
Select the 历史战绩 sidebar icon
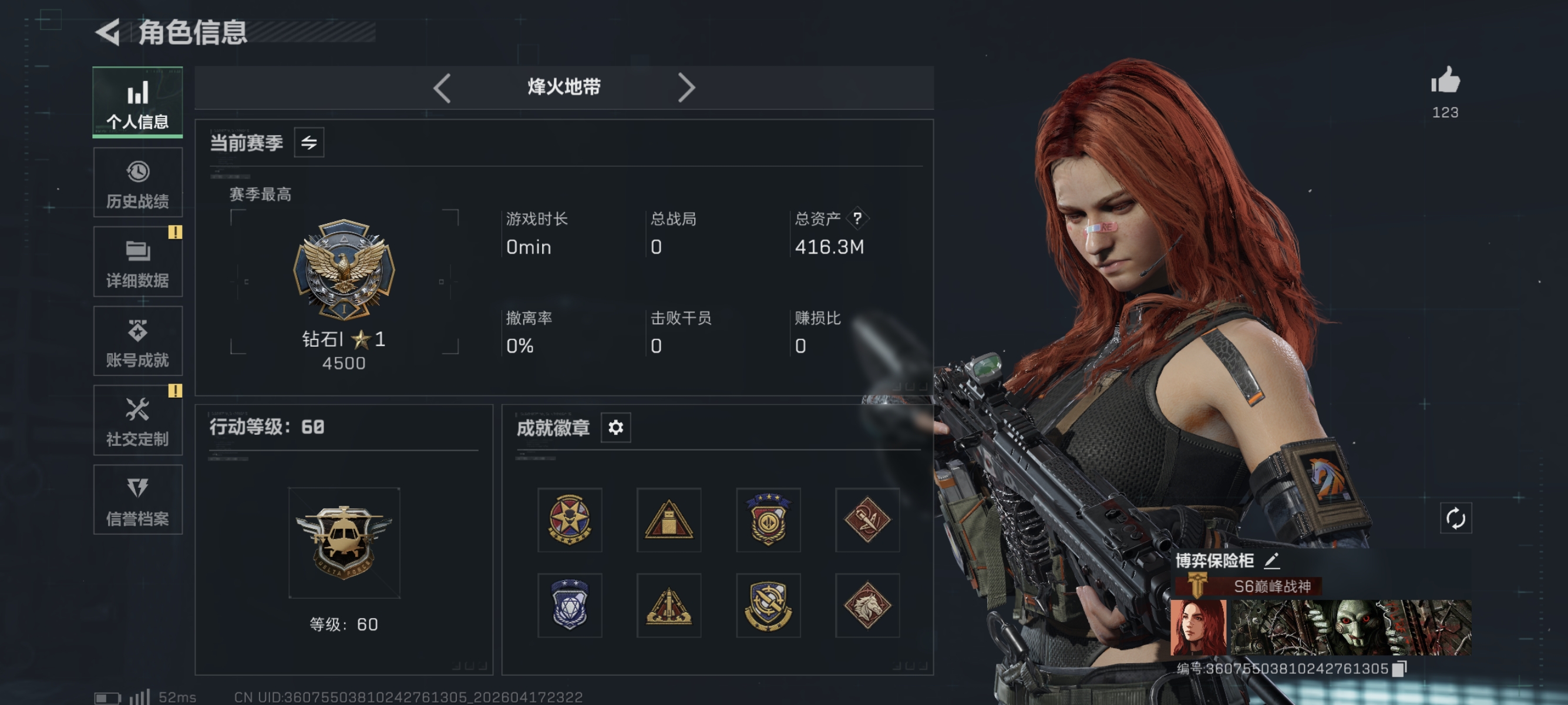click(137, 182)
